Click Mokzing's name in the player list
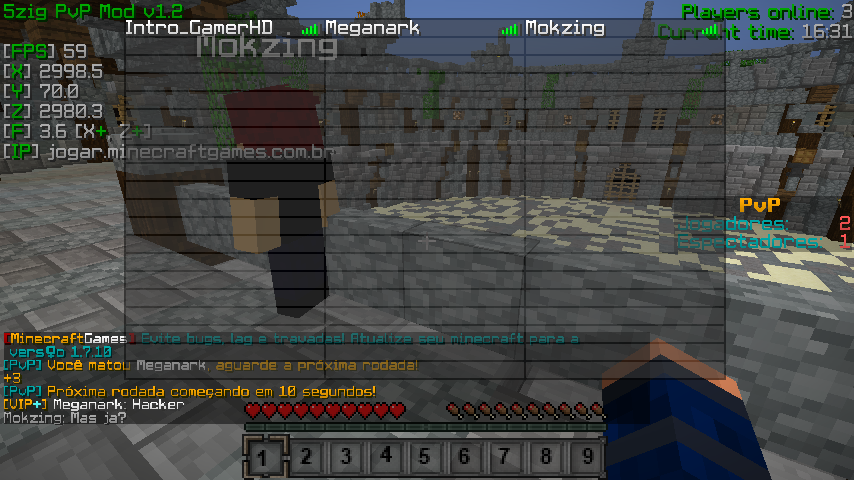The image size is (854, 480). (564, 28)
